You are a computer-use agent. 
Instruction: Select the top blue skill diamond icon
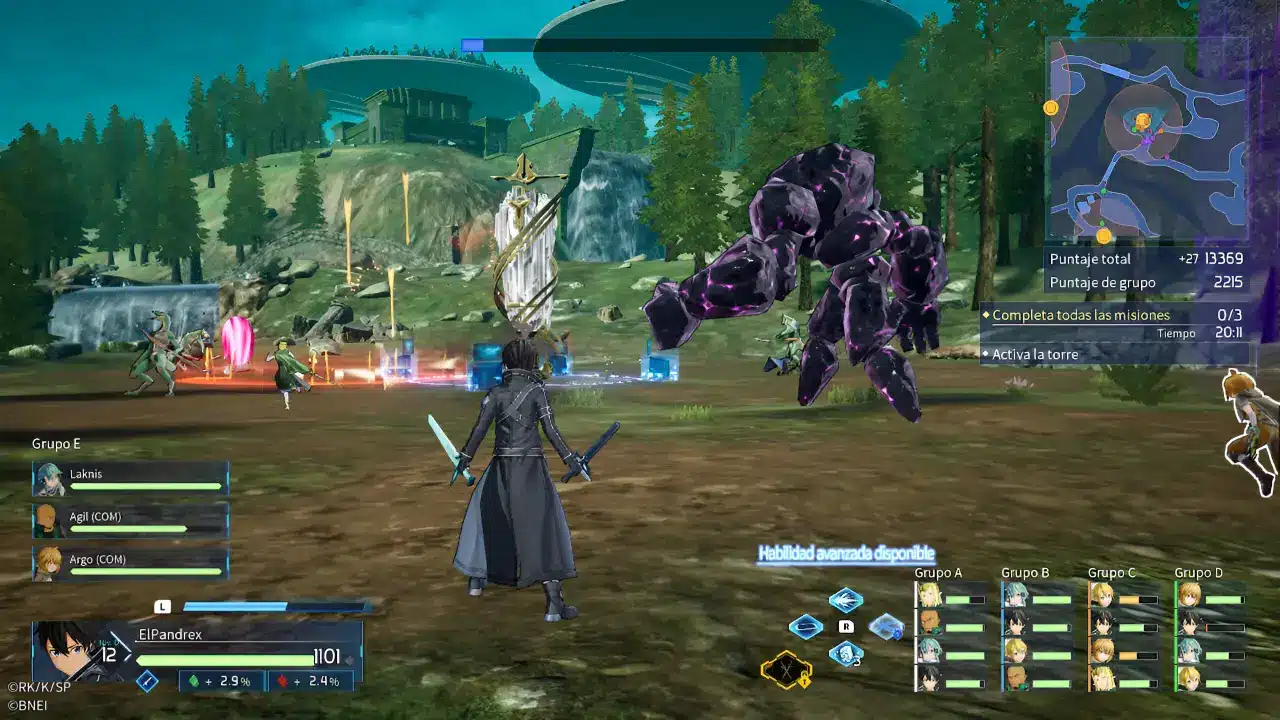pos(845,600)
